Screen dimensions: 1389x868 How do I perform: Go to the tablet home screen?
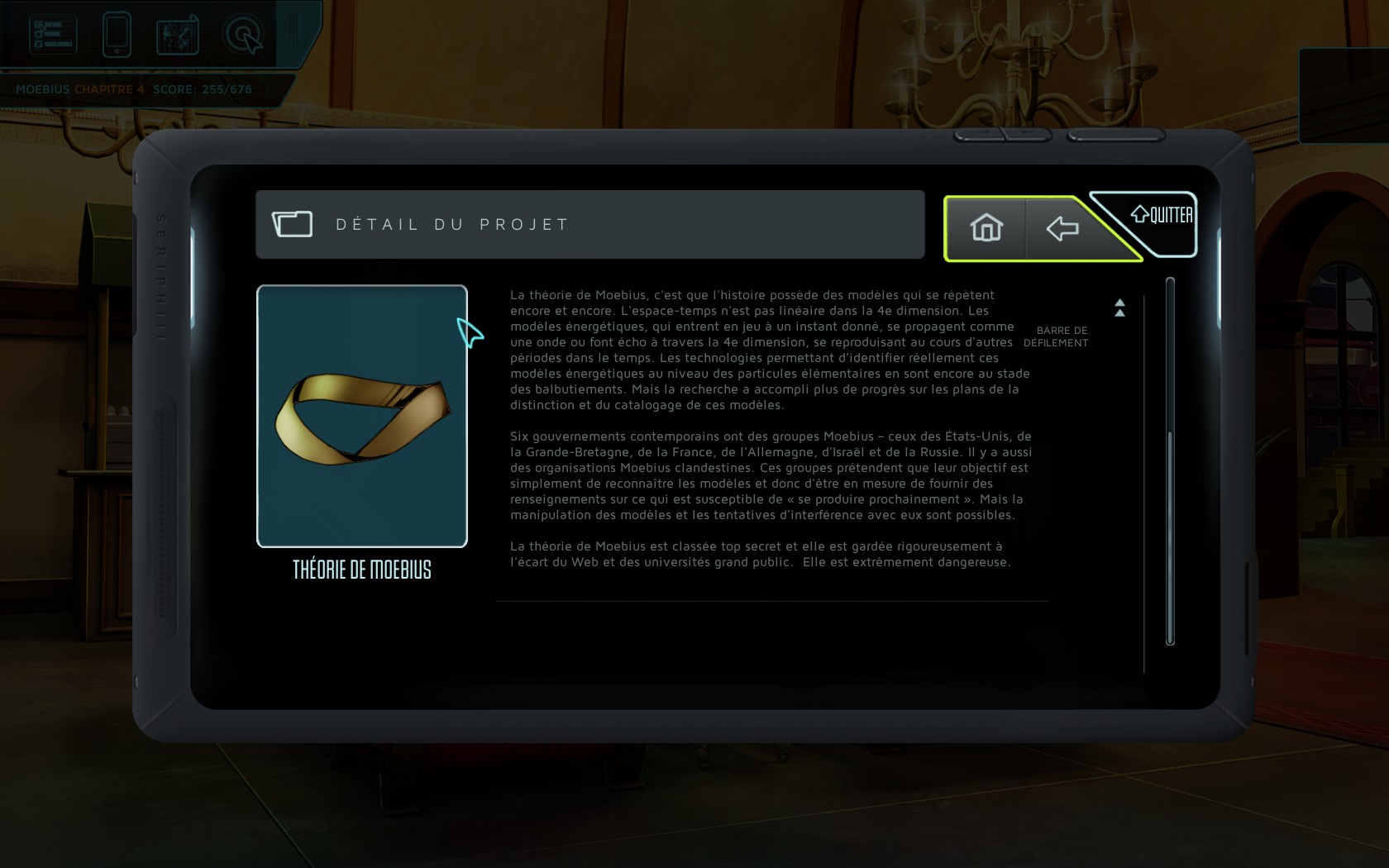[x=986, y=228]
